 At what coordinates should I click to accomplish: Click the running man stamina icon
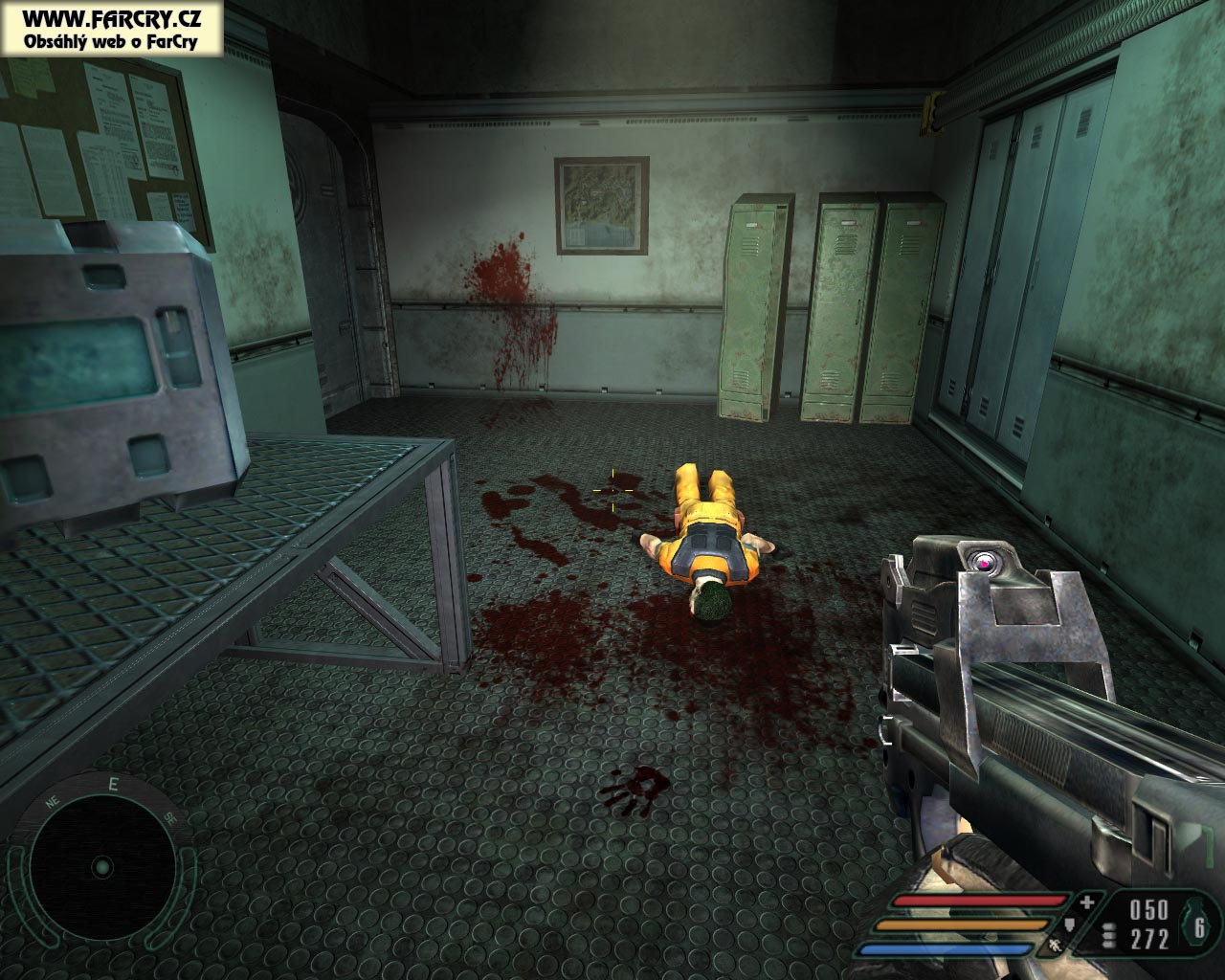1054,947
